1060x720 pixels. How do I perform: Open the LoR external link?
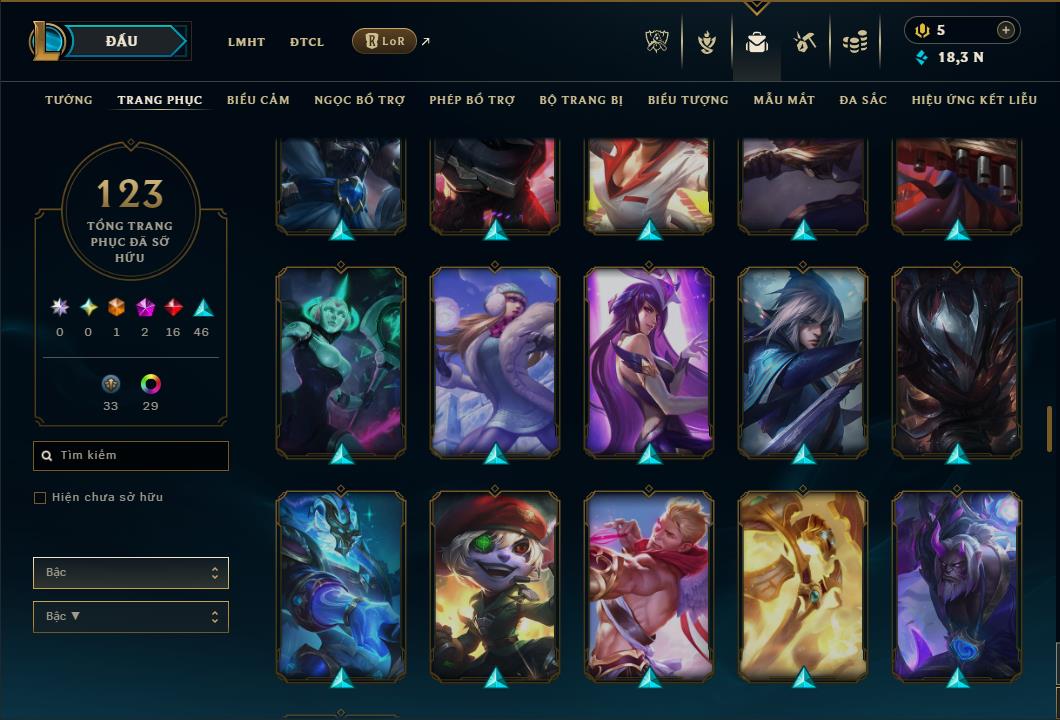[385, 41]
